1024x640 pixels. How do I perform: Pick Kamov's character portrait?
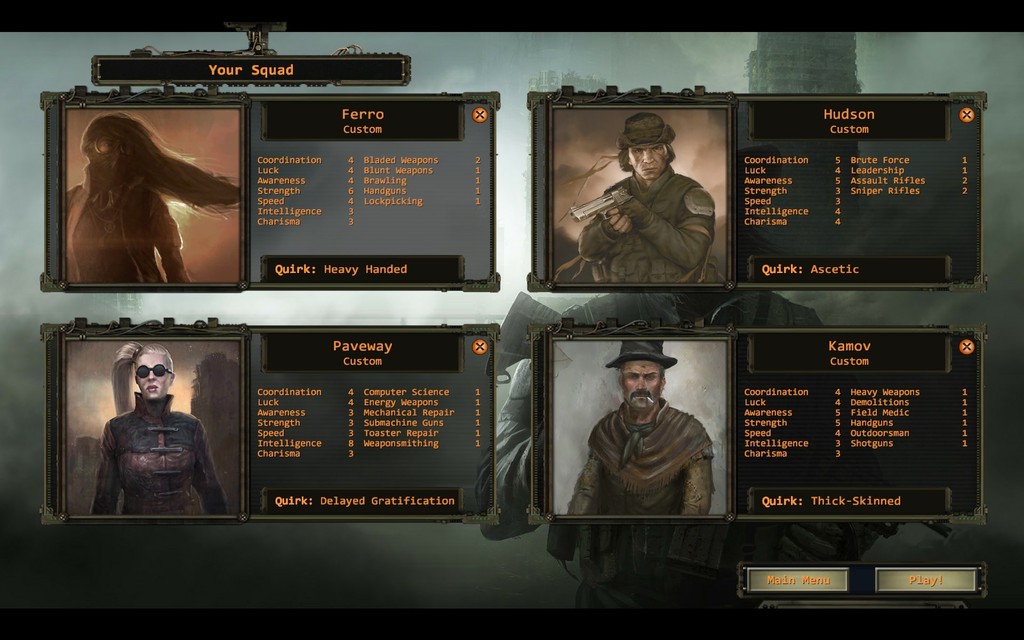(x=640, y=427)
